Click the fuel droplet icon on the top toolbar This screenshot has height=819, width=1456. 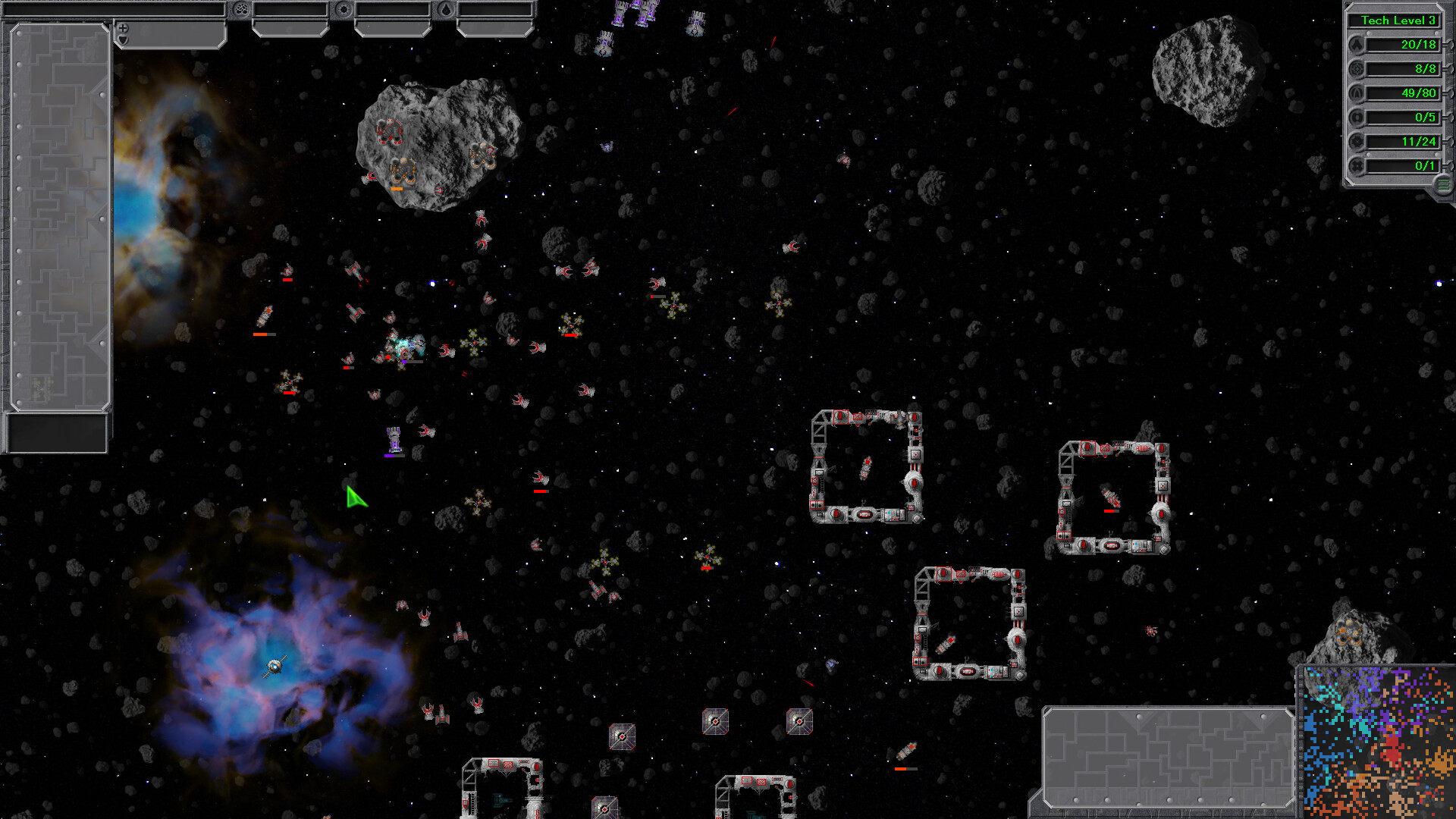(445, 10)
